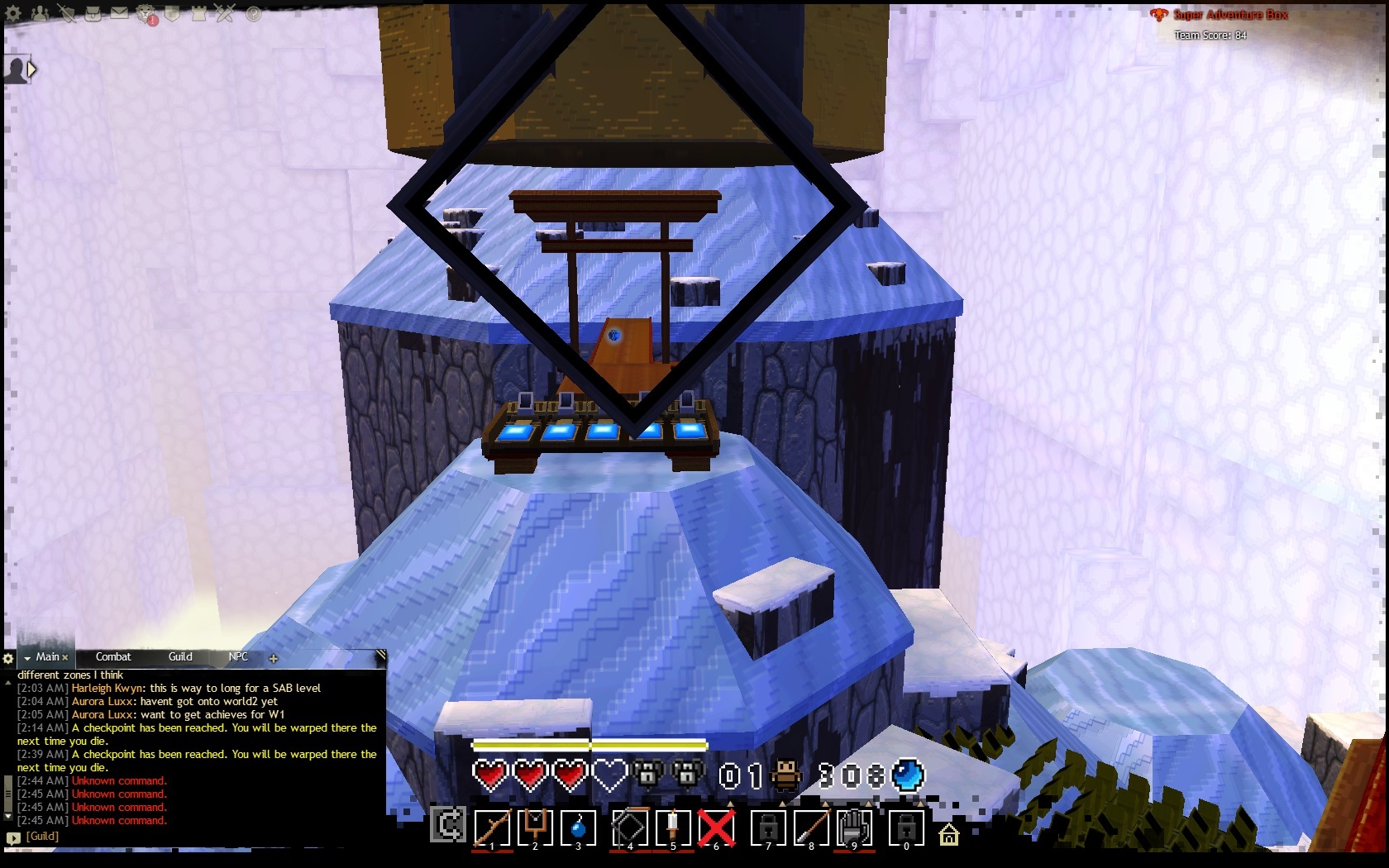Open the guild shield icon

coord(172,13)
